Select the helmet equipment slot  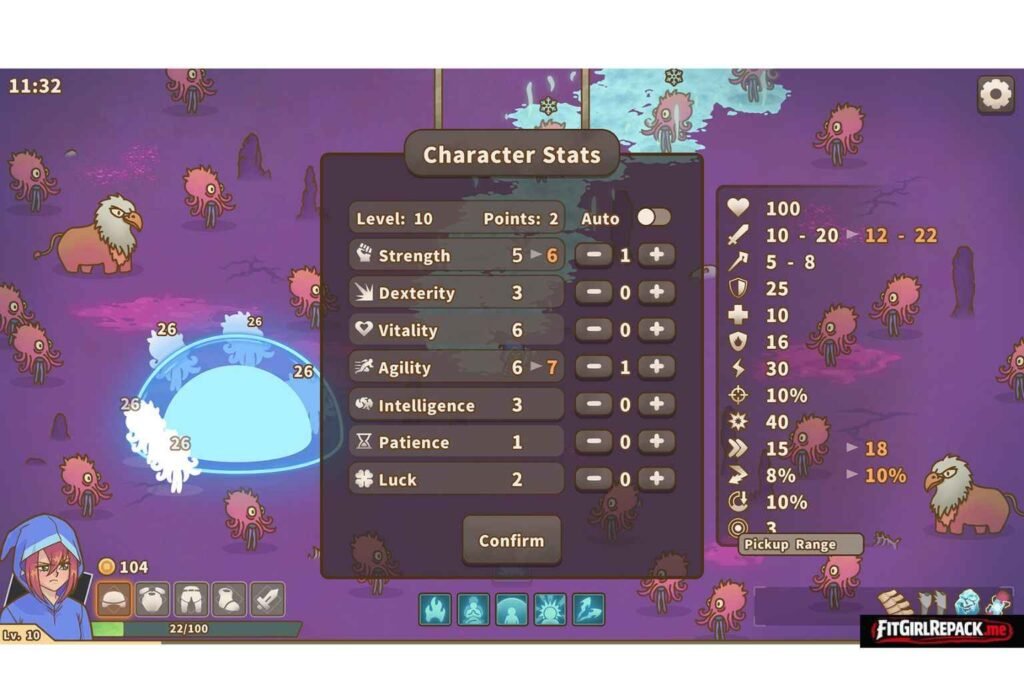(x=113, y=600)
